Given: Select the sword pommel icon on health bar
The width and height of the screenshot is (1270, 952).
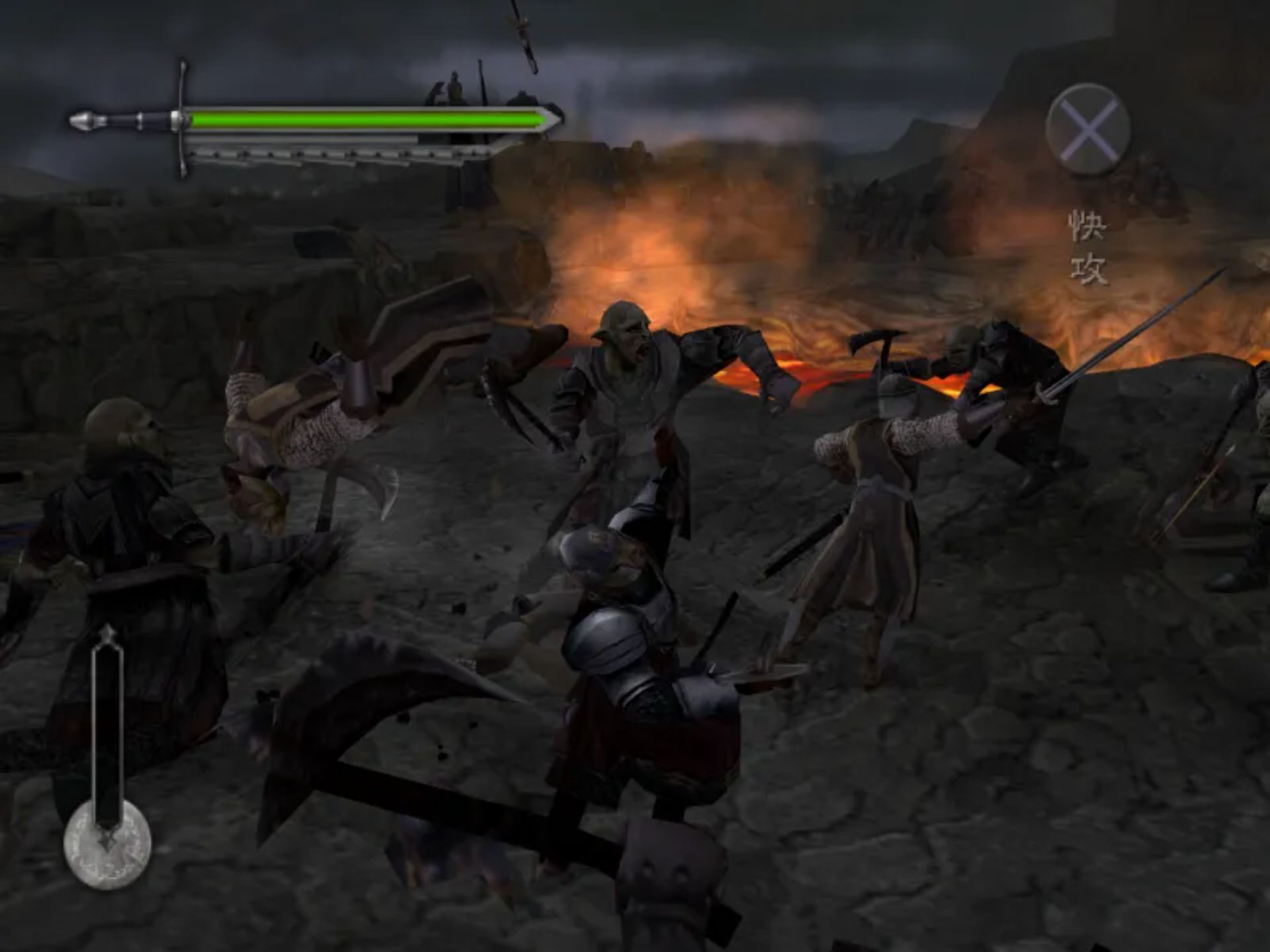Looking at the screenshot, I should [85, 121].
